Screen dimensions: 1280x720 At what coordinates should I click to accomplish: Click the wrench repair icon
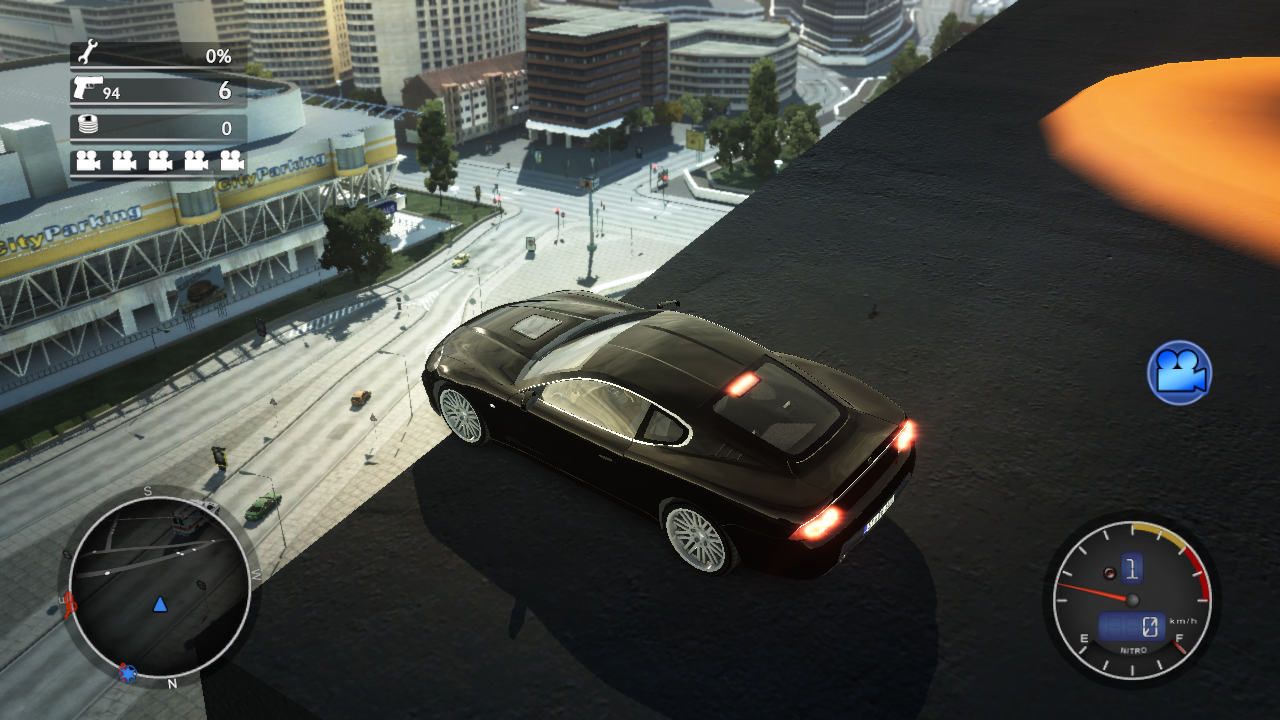point(87,54)
